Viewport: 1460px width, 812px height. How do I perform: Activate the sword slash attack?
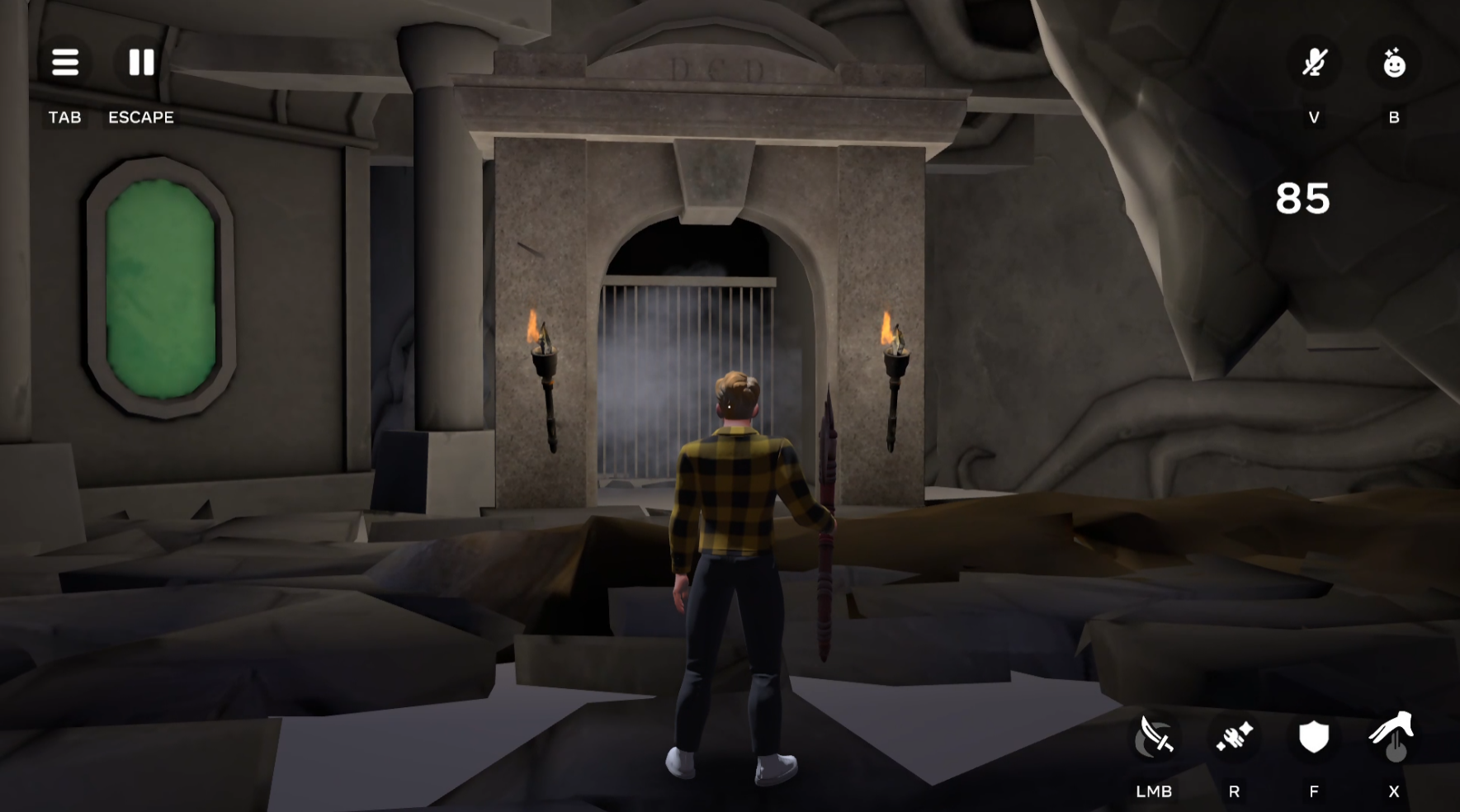pos(1154,736)
